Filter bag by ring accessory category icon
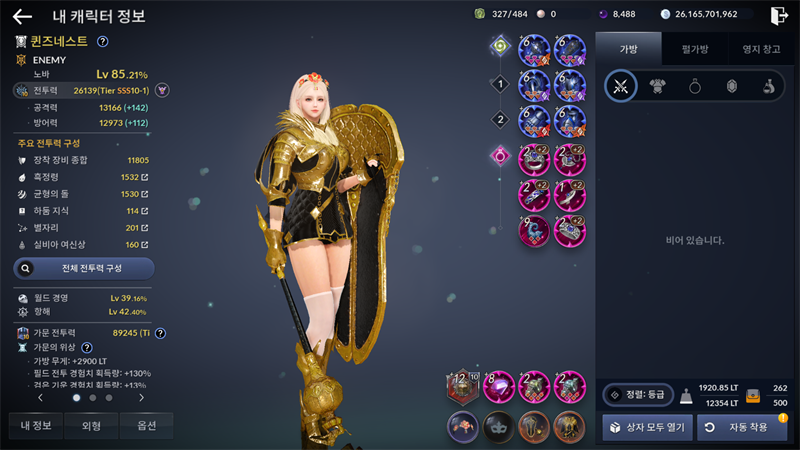Viewport: 800px width, 450px height. click(695, 86)
